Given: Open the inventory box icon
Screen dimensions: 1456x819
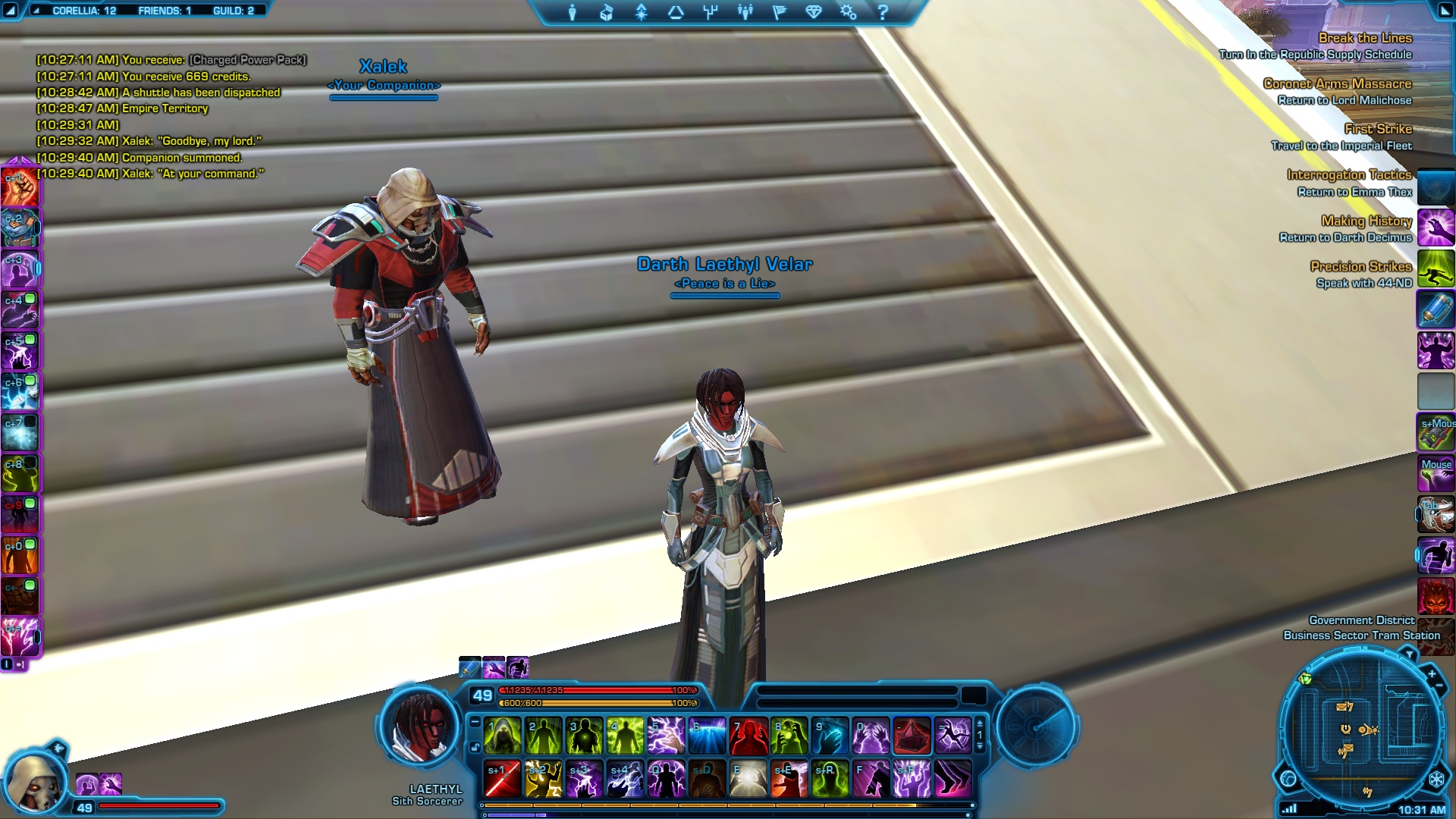Looking at the screenshot, I should pos(607,12).
